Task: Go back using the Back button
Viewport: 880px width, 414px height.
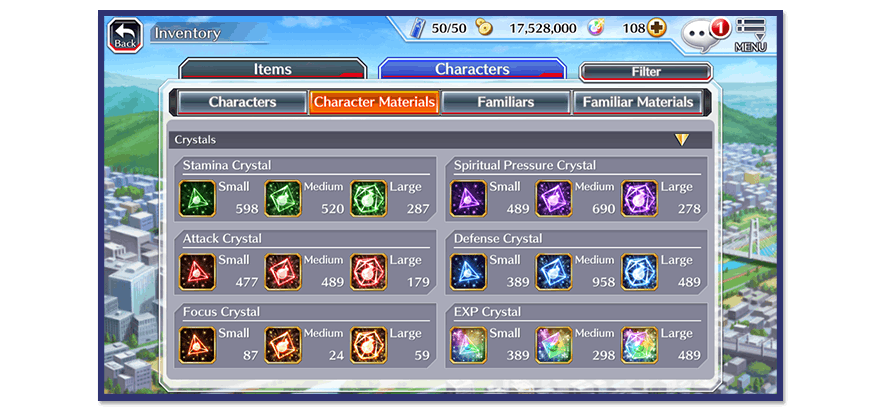Action: [x=125, y=36]
